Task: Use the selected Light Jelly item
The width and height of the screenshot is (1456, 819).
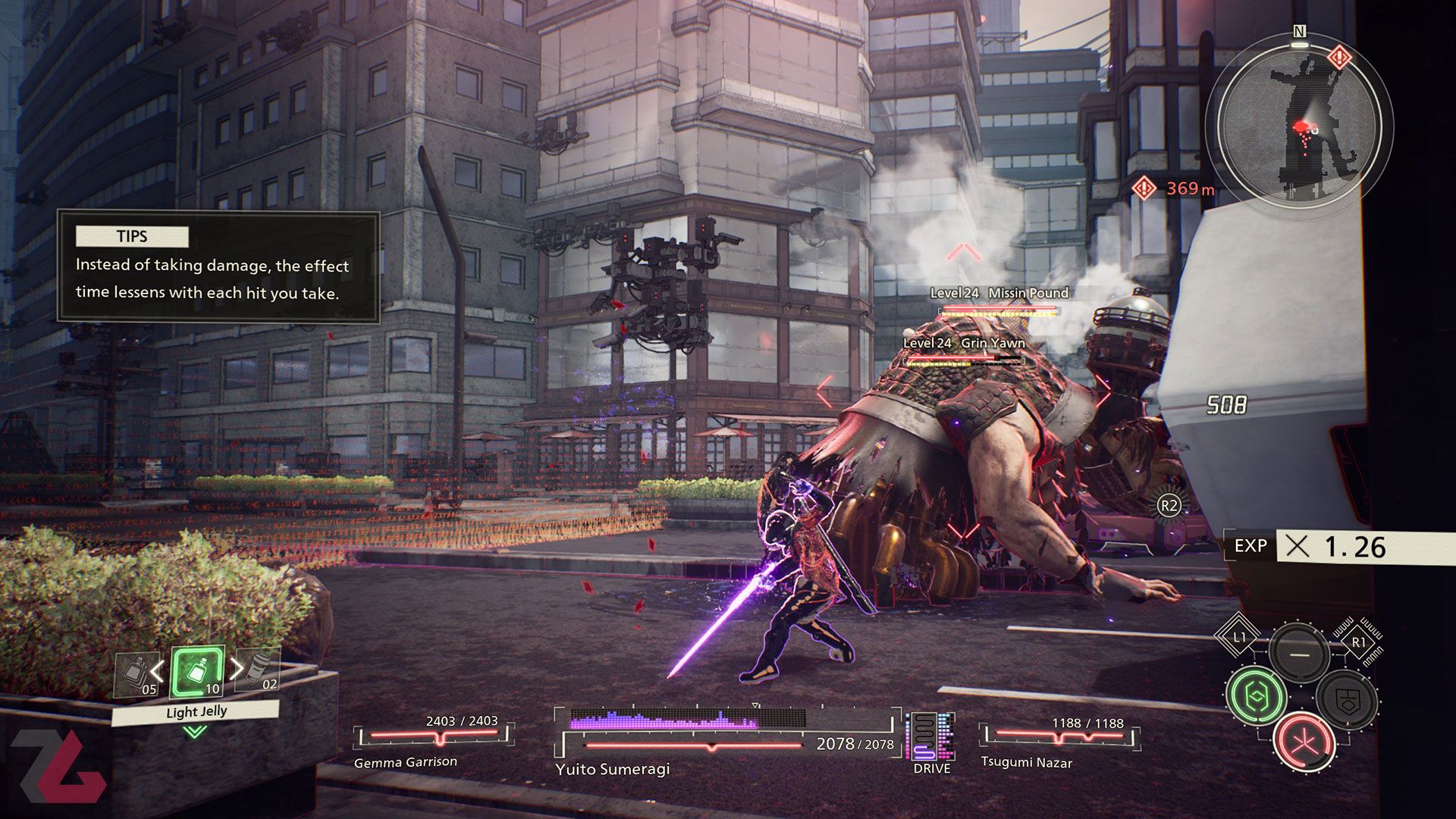Action: (198, 672)
